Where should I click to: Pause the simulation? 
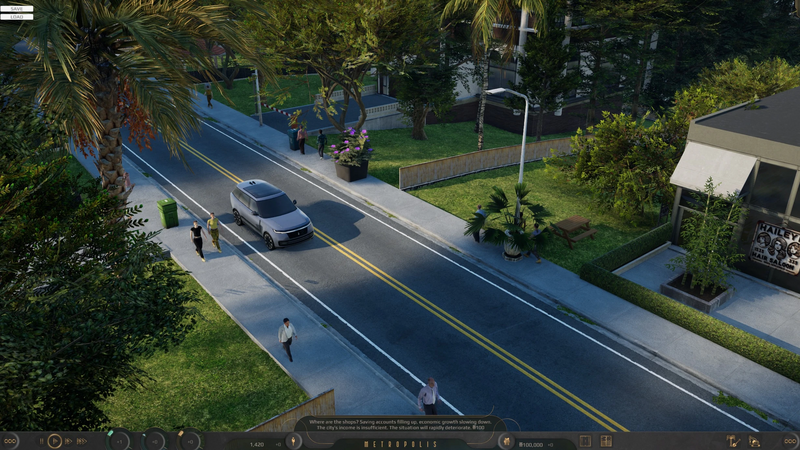point(40,441)
